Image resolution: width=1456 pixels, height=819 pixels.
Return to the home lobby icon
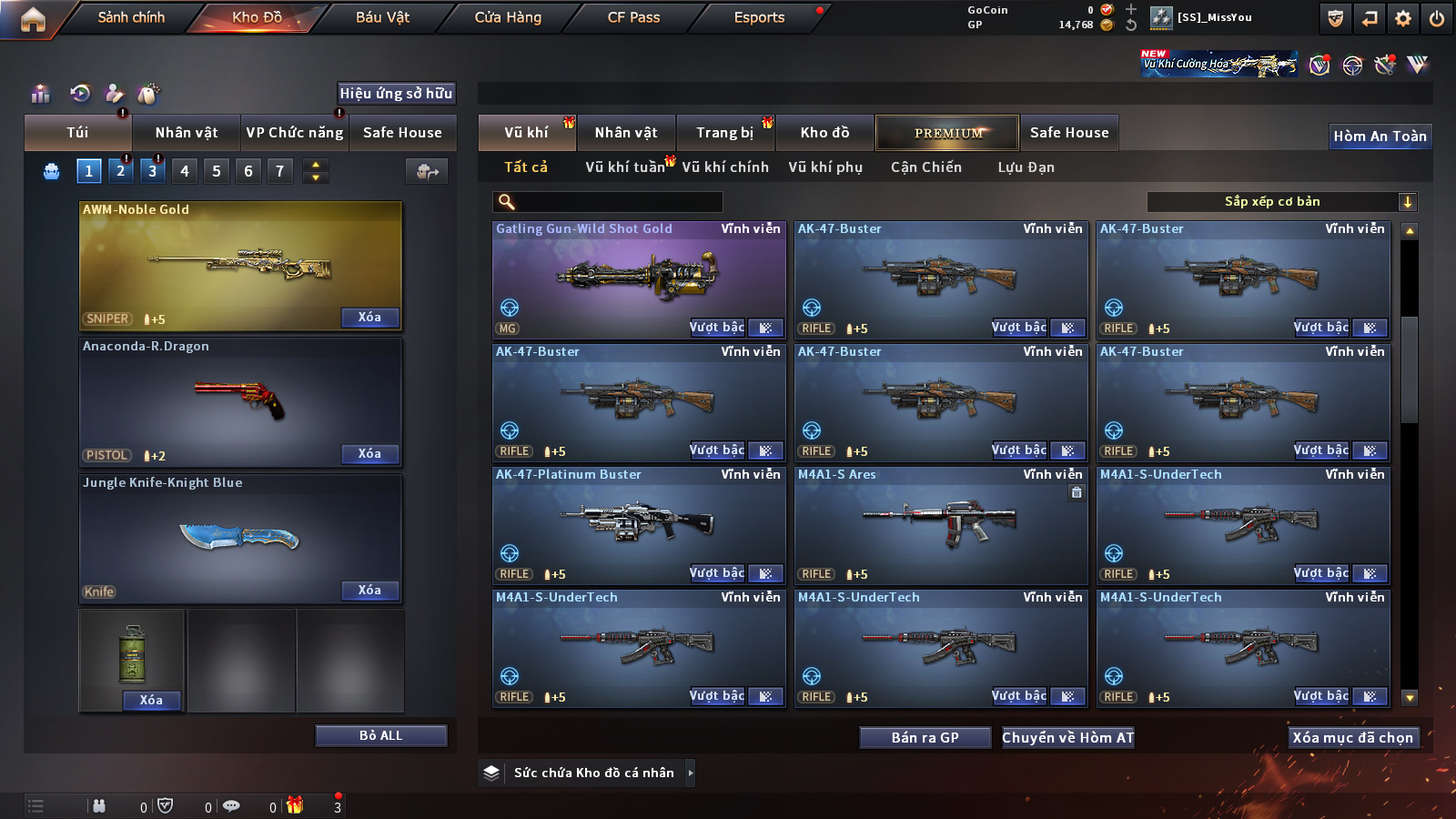(x=33, y=19)
